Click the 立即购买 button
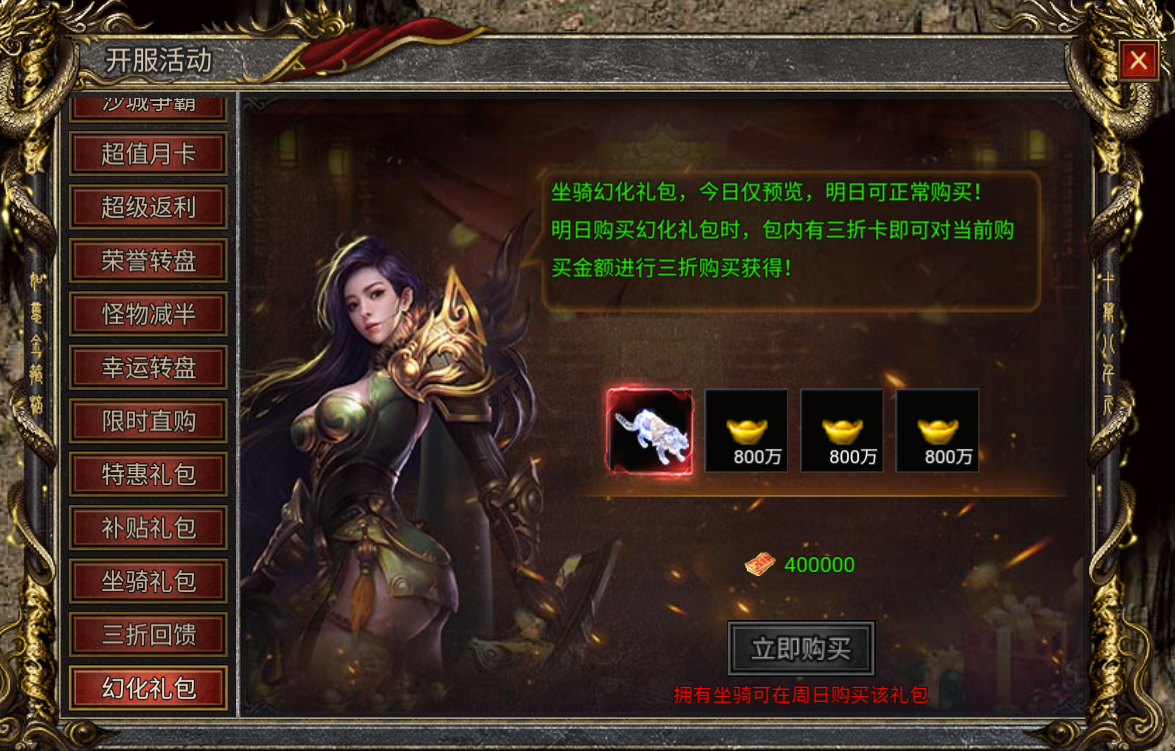 pyautogui.click(x=801, y=649)
